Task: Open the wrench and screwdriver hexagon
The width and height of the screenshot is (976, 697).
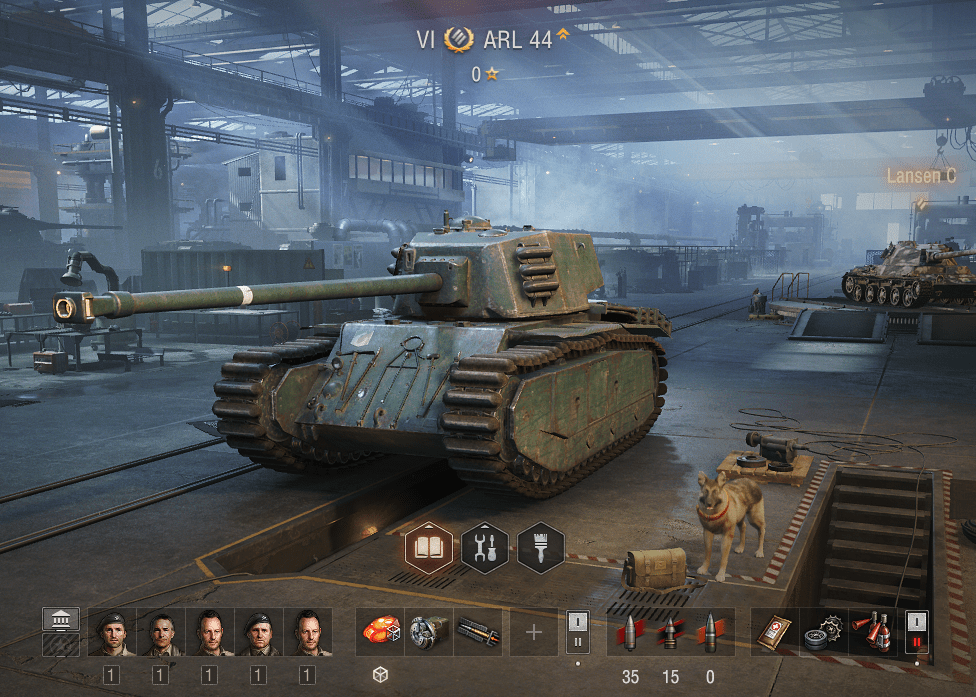Action: 484,547
